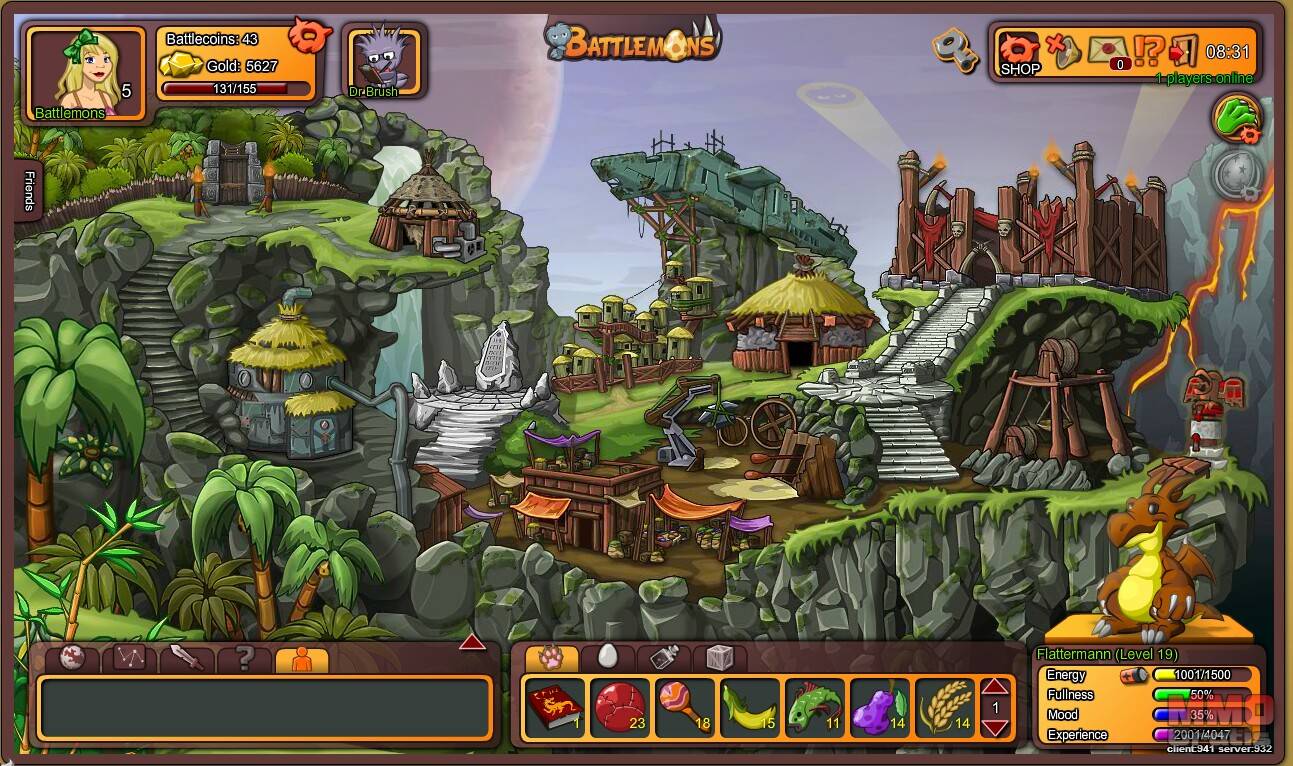Screen dimensions: 1293x766
Task: Switch to the crossed-sword chat tab
Action: coord(187,658)
